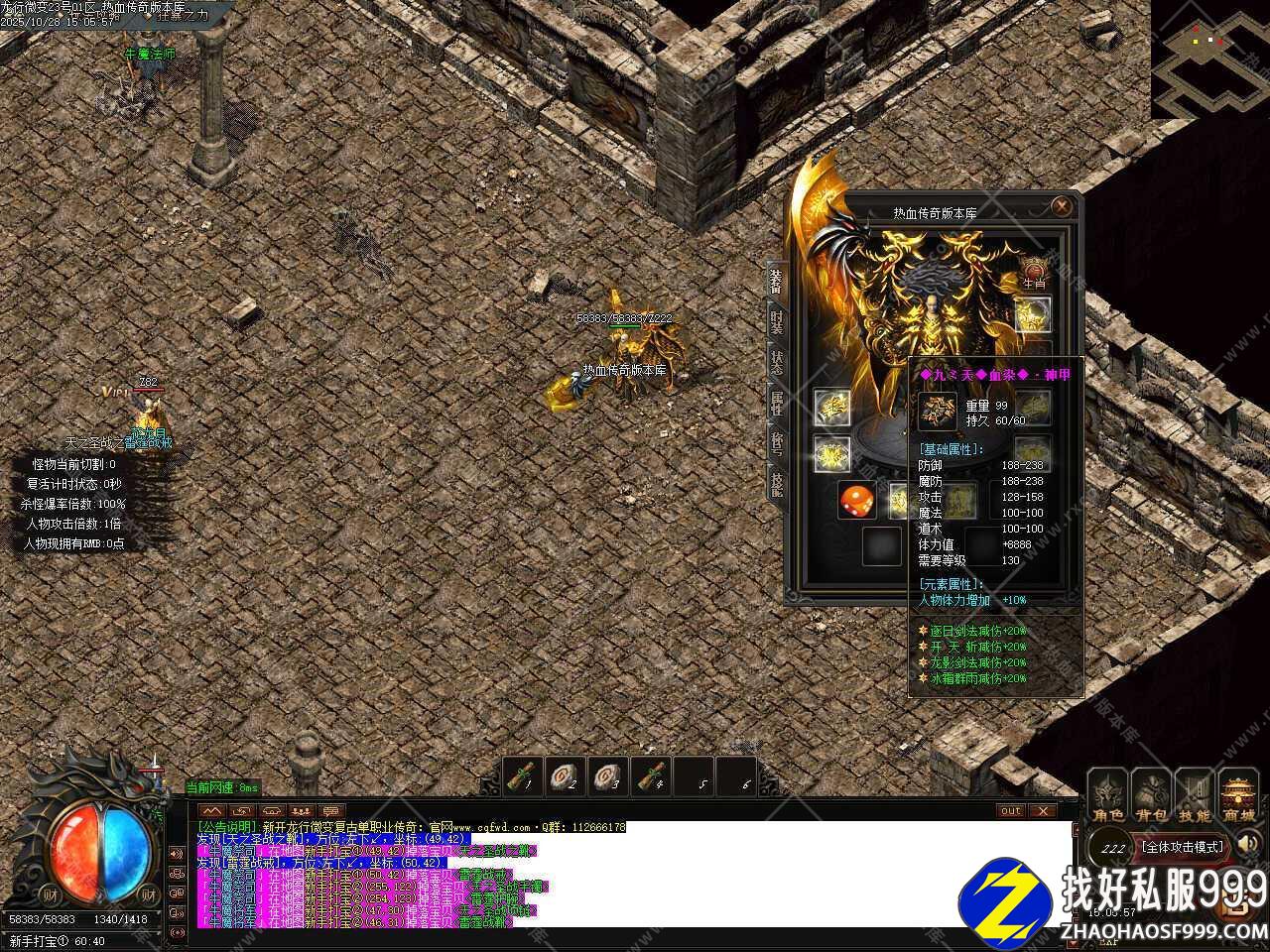Image resolution: width=1270 pixels, height=952 pixels.
Task: Close the character equipment panel
Action: [x=1062, y=207]
